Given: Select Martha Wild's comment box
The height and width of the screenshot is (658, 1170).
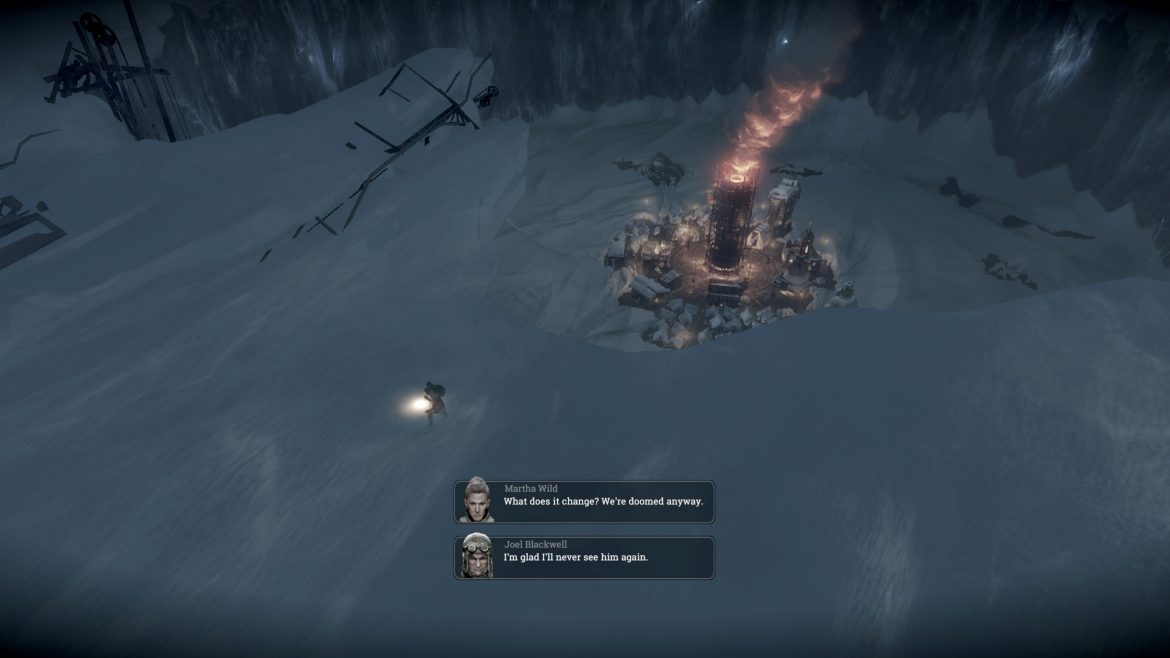Looking at the screenshot, I should pos(584,501).
